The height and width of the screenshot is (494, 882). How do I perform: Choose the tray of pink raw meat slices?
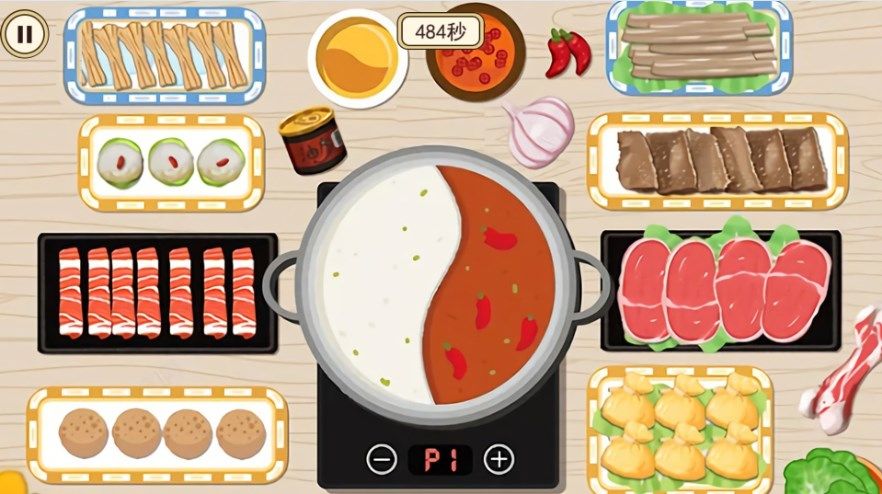(x=720, y=289)
